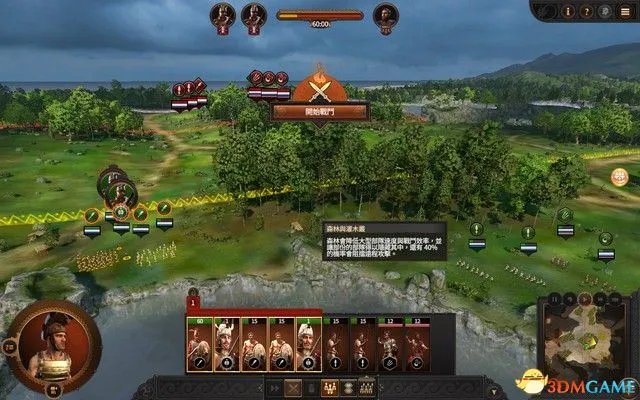
Task: Select the first unit card with 60 soldiers
Action: tap(199, 344)
